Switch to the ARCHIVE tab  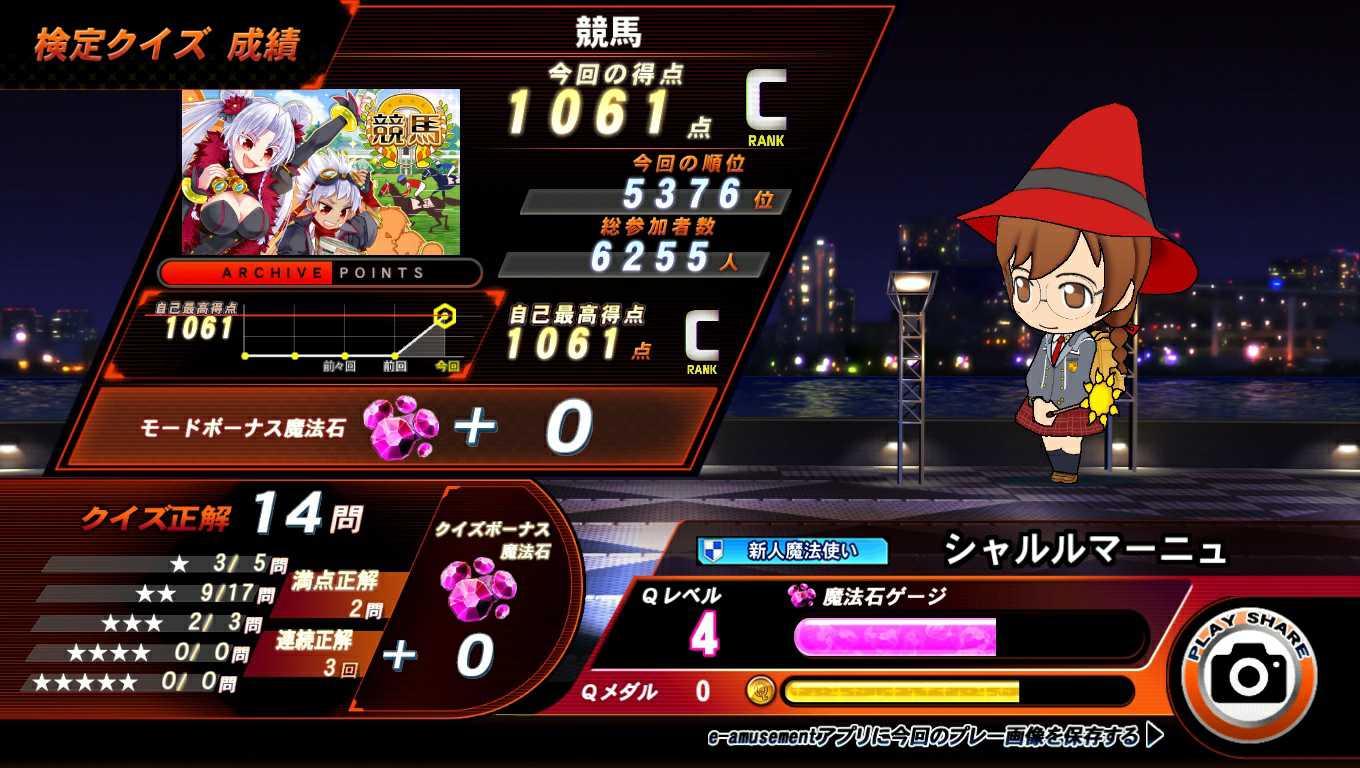248,273
